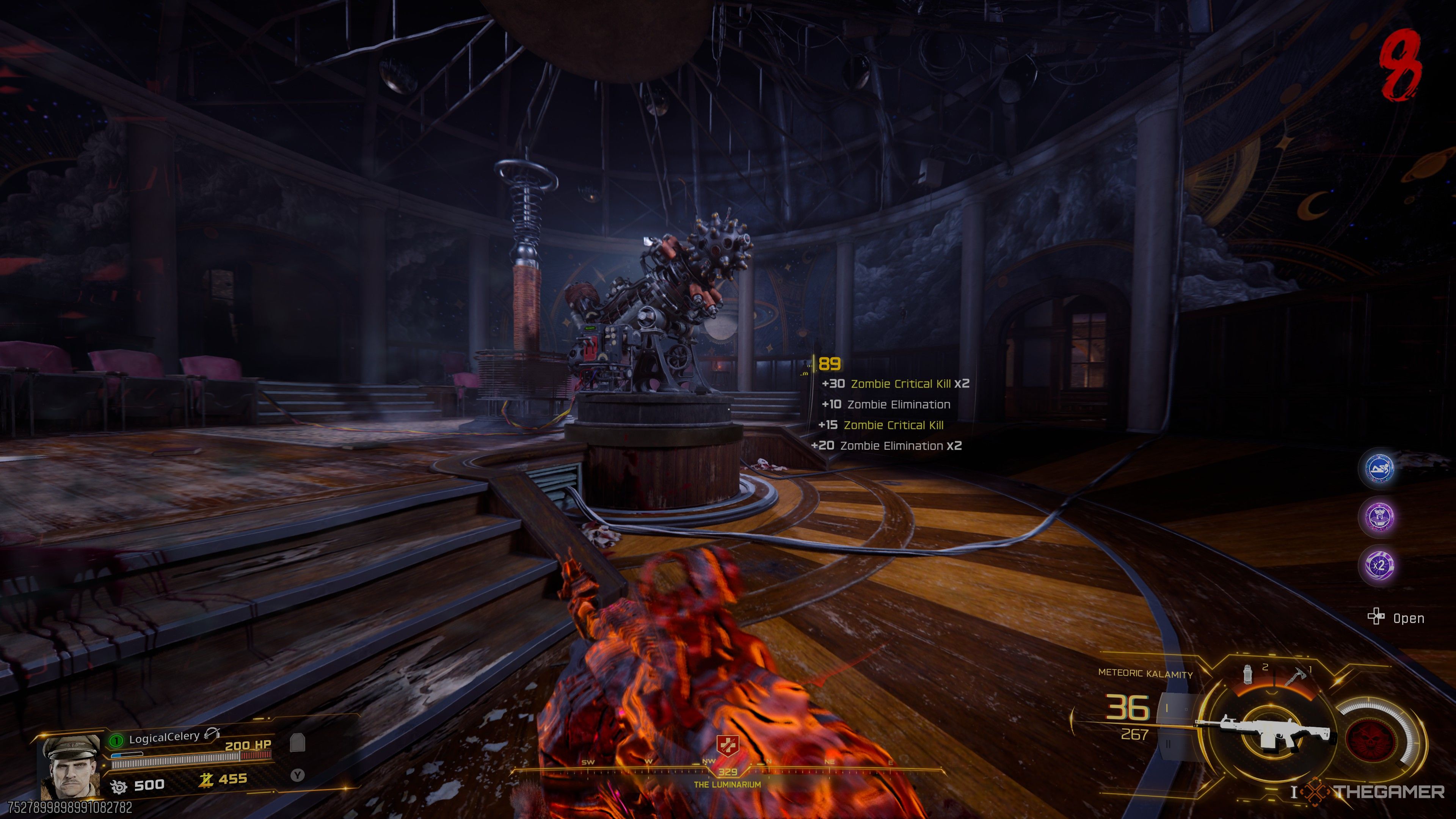Activate the x2 double points gobblegum
The width and height of the screenshot is (1456, 819).
[1379, 565]
